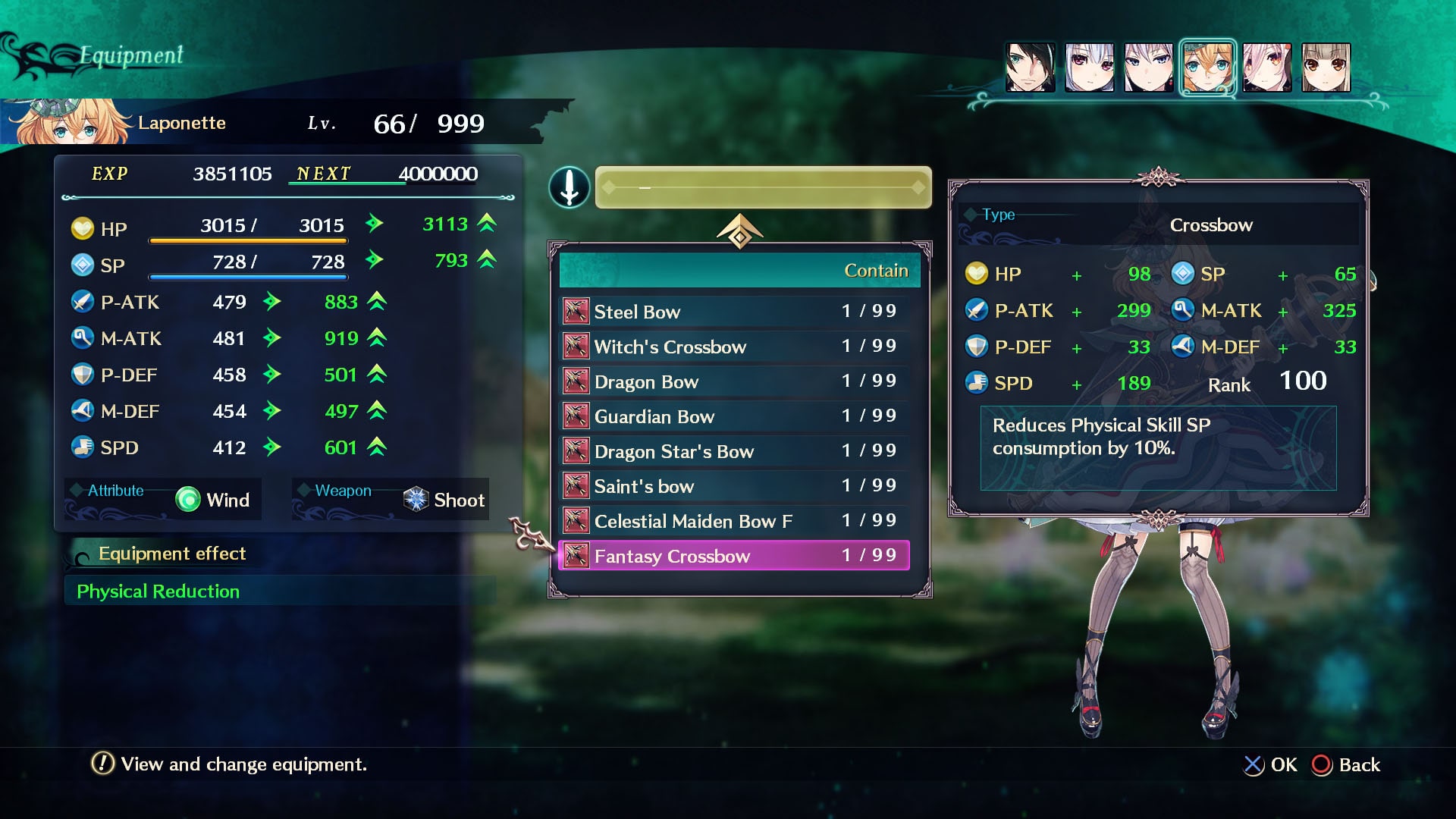Click the Steel Bow weapon icon

coord(576,311)
